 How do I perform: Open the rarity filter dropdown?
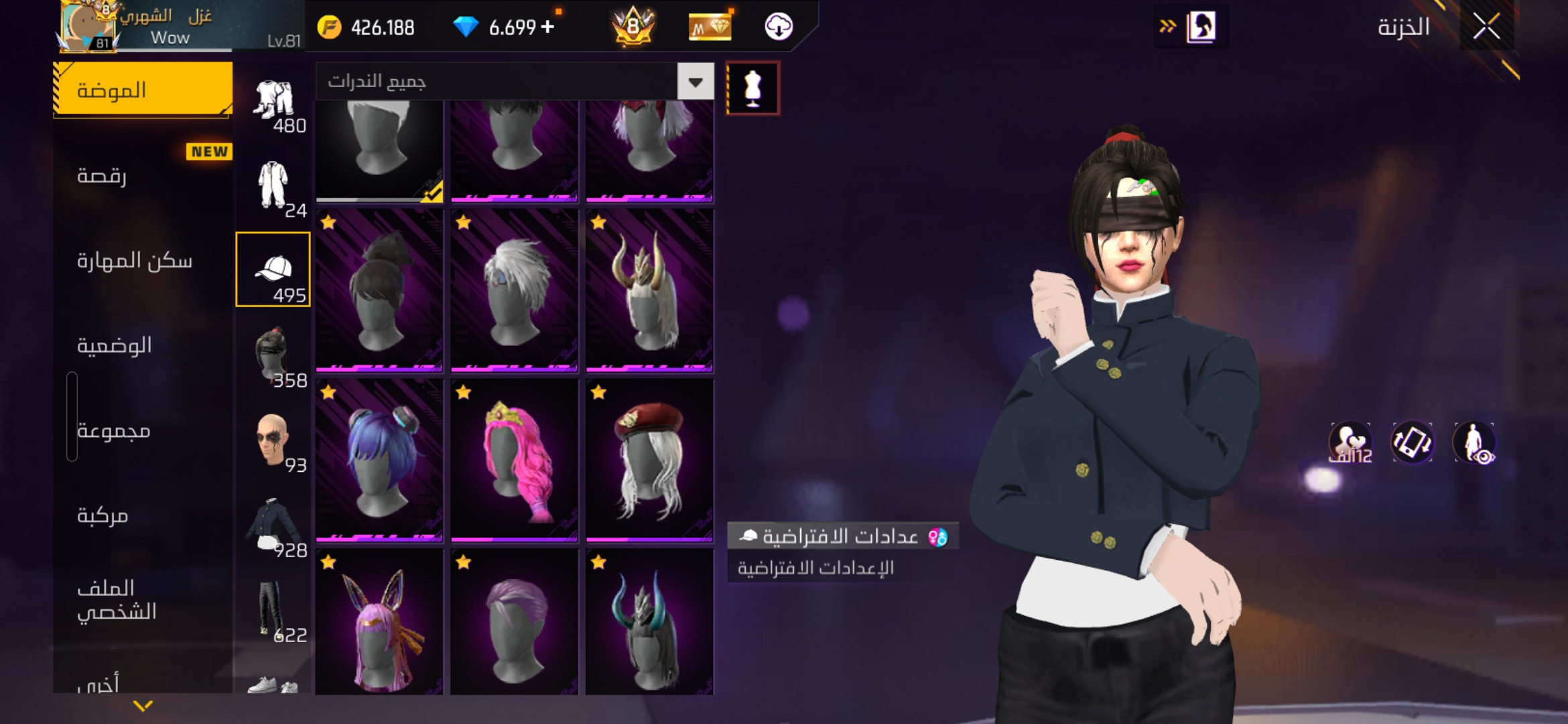click(696, 82)
